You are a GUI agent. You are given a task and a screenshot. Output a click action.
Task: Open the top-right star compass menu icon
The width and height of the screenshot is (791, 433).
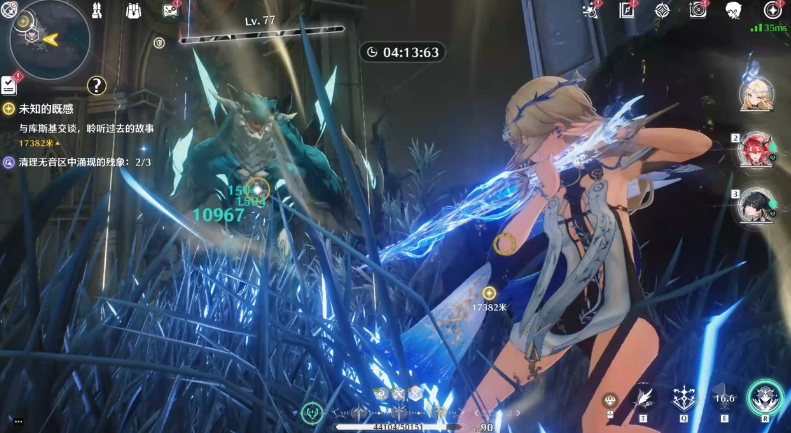tap(772, 10)
